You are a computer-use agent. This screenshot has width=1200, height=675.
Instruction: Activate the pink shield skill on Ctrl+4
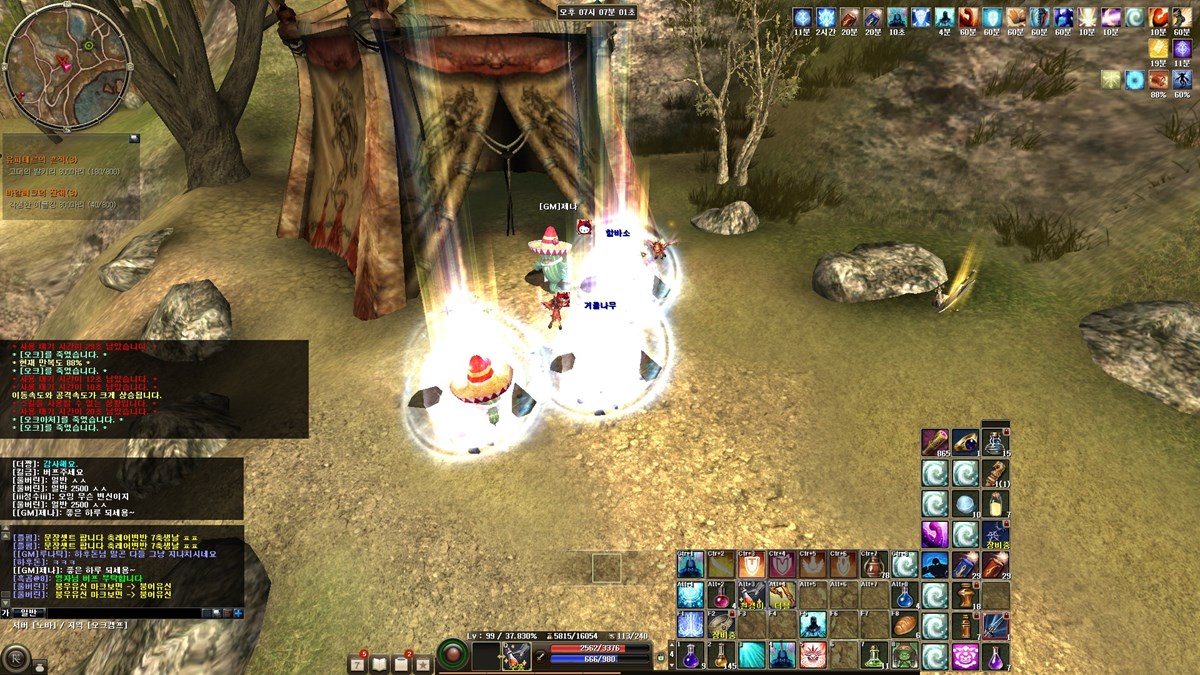click(x=782, y=565)
